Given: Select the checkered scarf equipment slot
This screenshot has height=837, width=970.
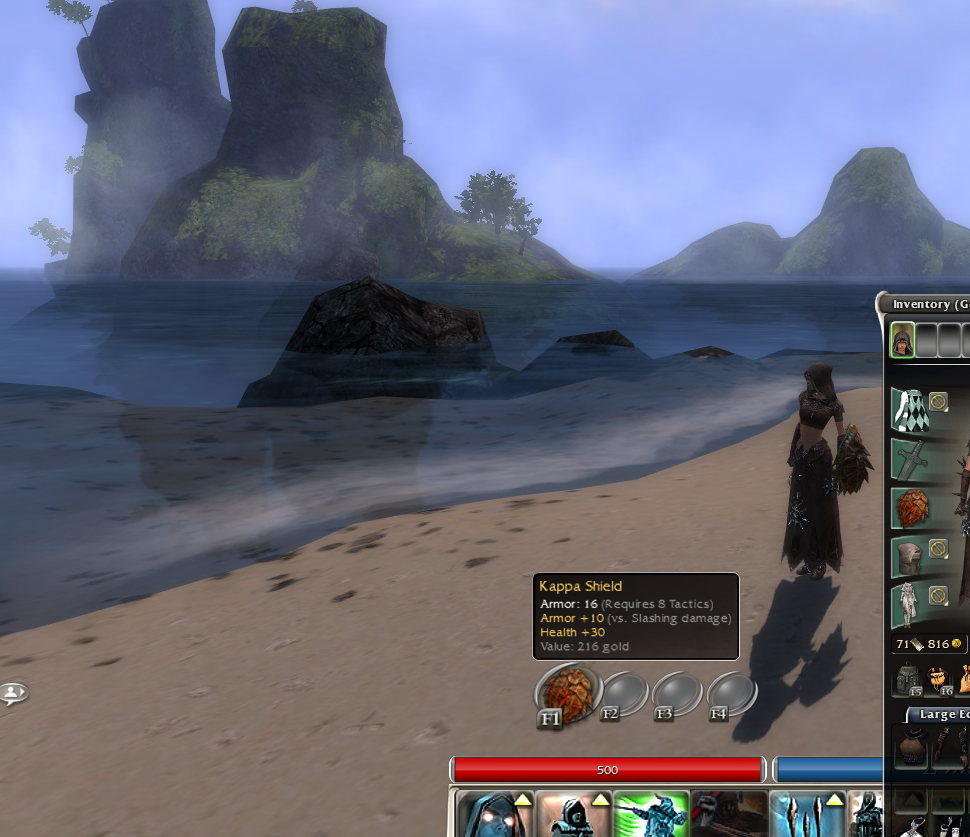Looking at the screenshot, I should (908, 410).
